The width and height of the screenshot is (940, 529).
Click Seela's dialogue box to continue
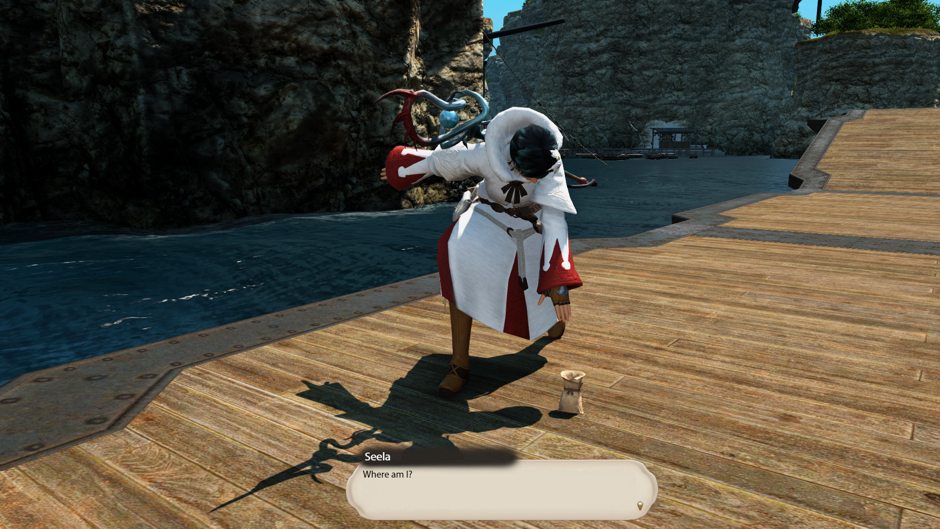tap(501, 489)
